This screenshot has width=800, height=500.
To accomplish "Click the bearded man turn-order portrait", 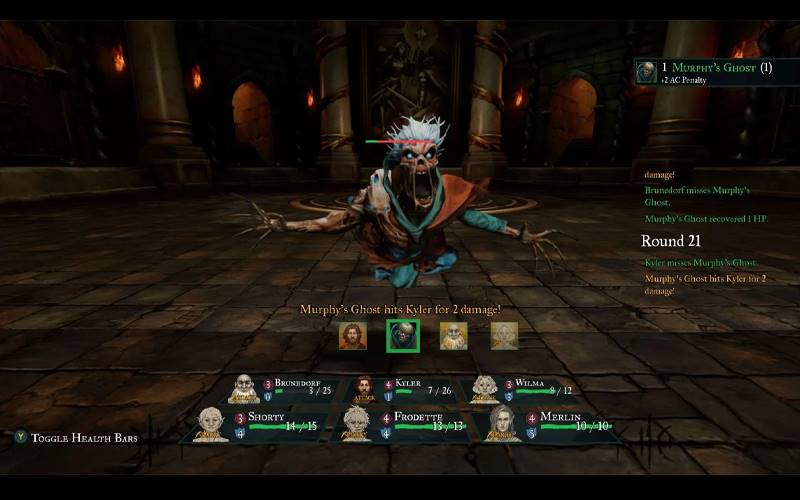I will tap(352, 336).
